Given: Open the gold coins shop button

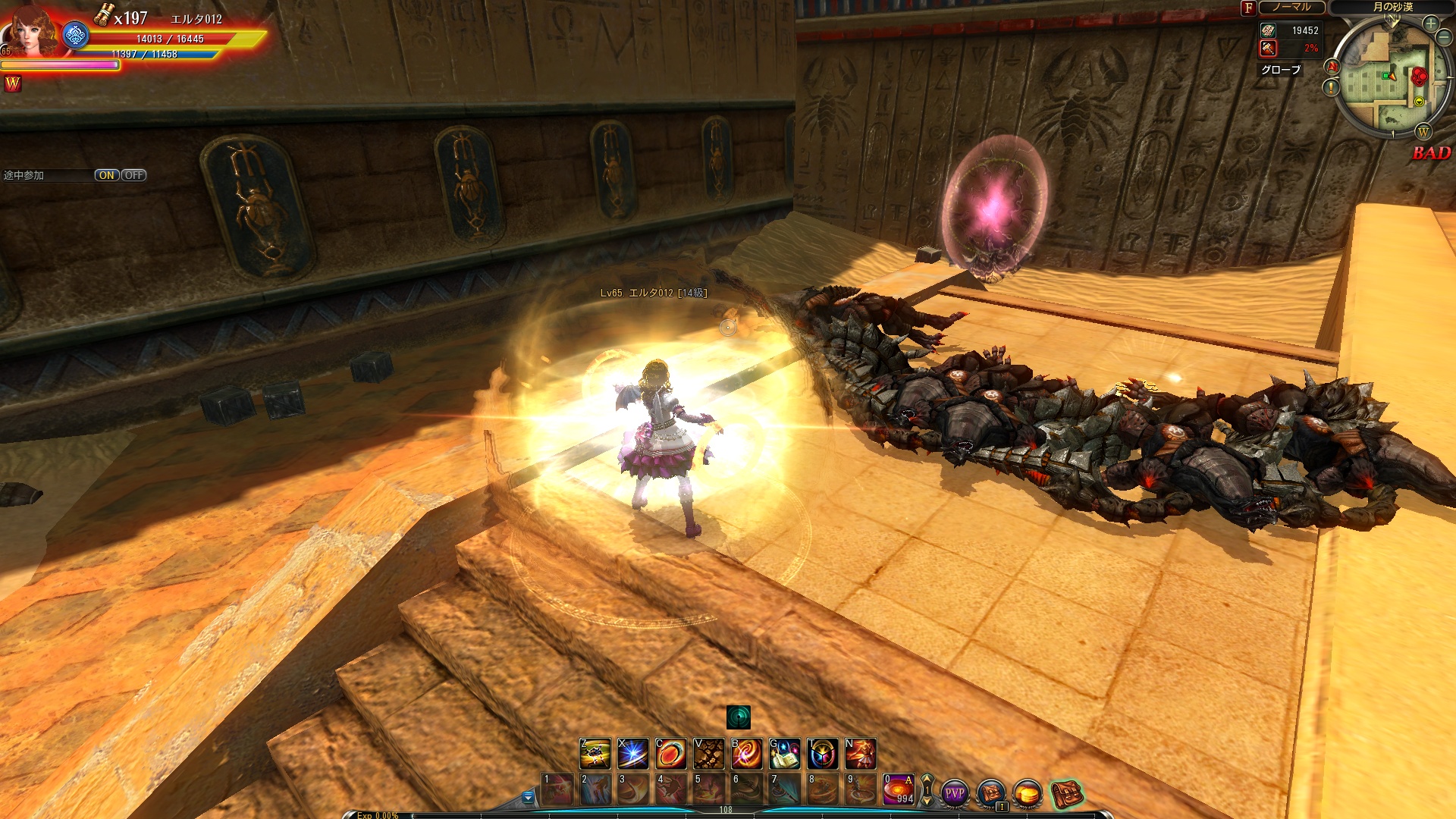Looking at the screenshot, I should click(1028, 793).
